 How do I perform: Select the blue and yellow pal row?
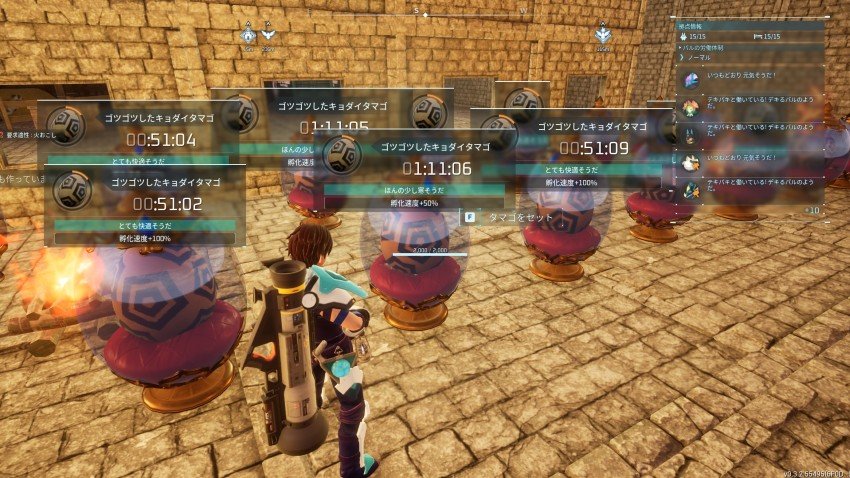[750, 187]
